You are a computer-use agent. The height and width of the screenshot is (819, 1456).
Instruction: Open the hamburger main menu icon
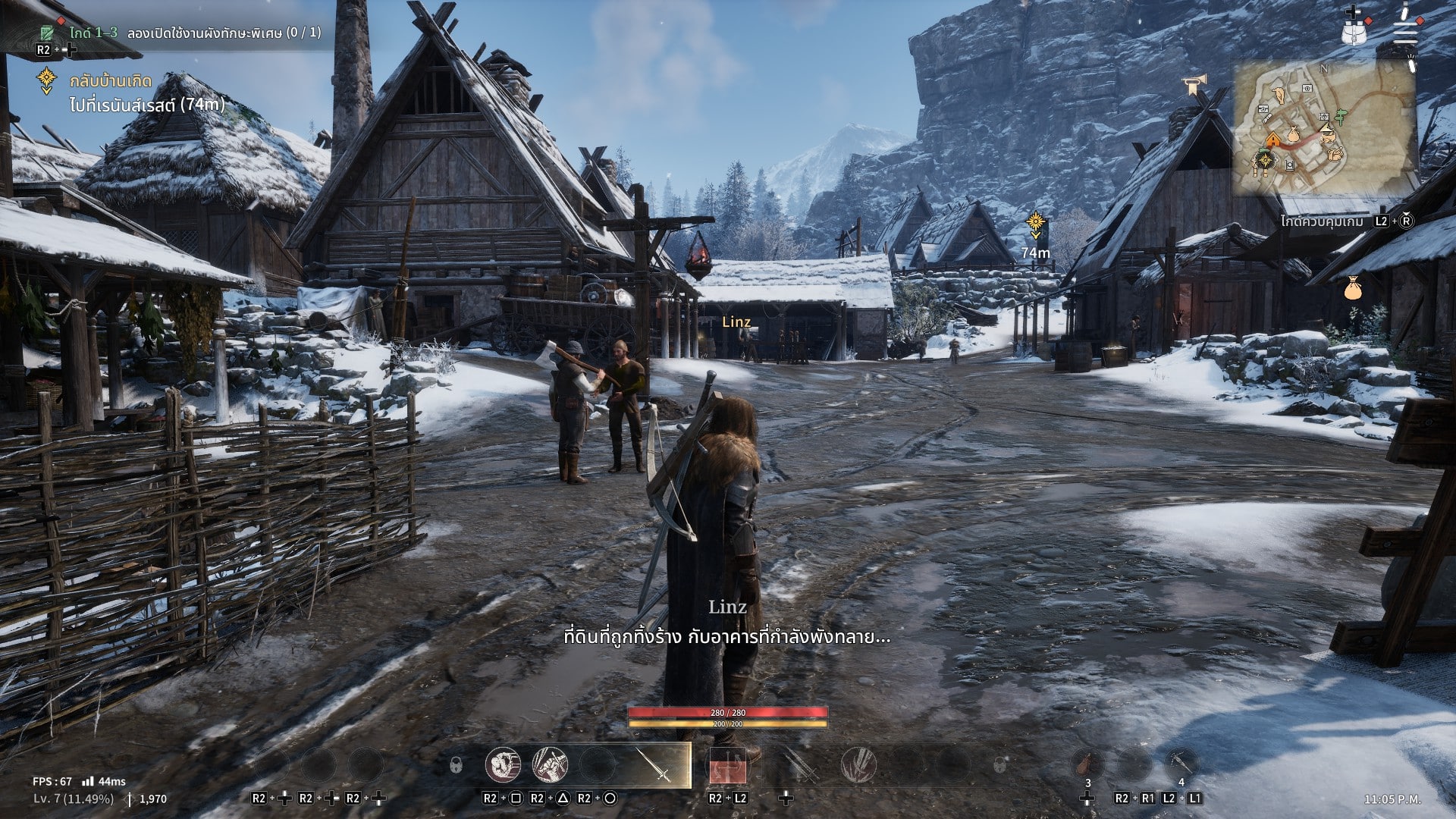pos(1405,32)
